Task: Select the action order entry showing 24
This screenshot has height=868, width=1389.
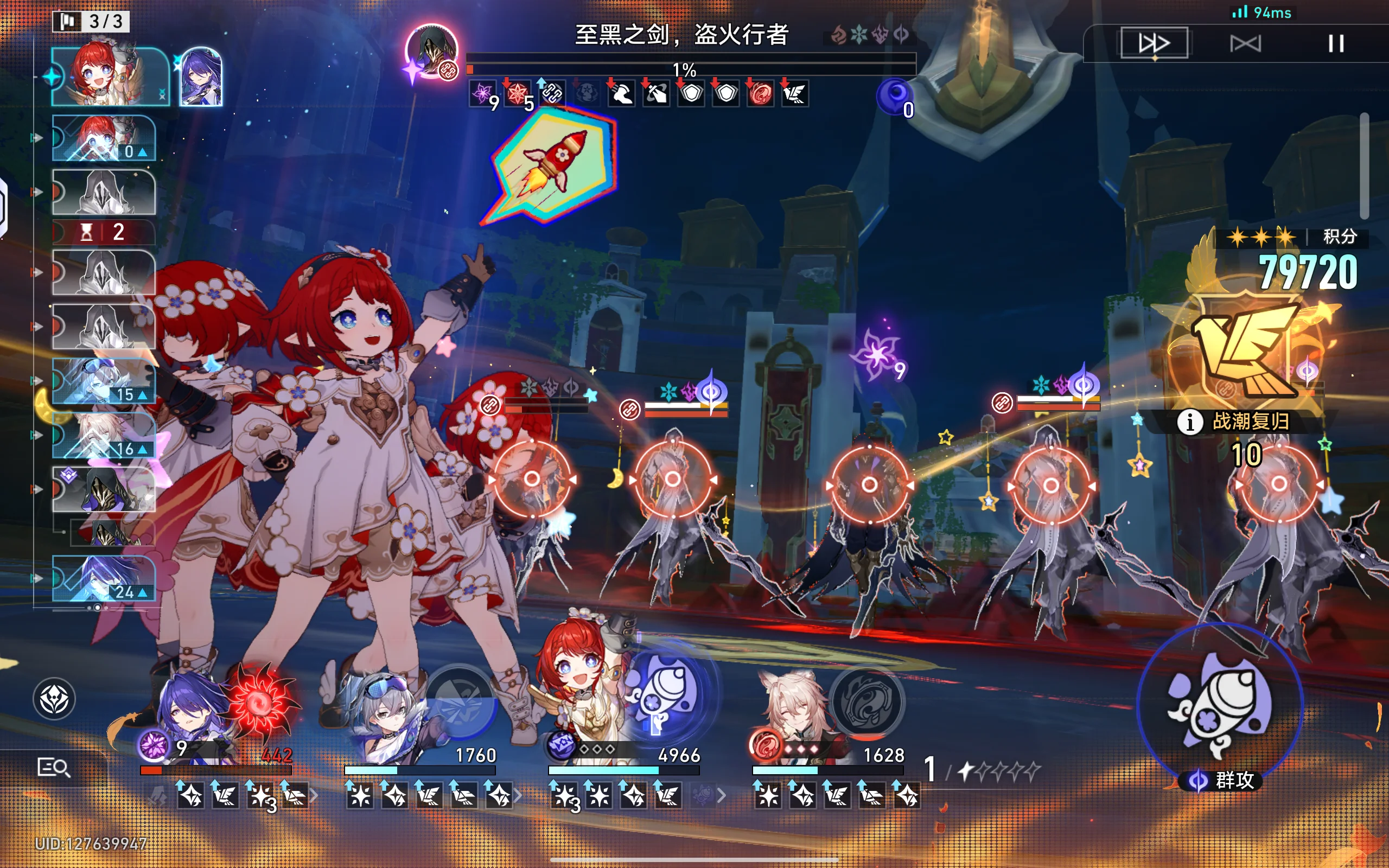Action: point(104,579)
